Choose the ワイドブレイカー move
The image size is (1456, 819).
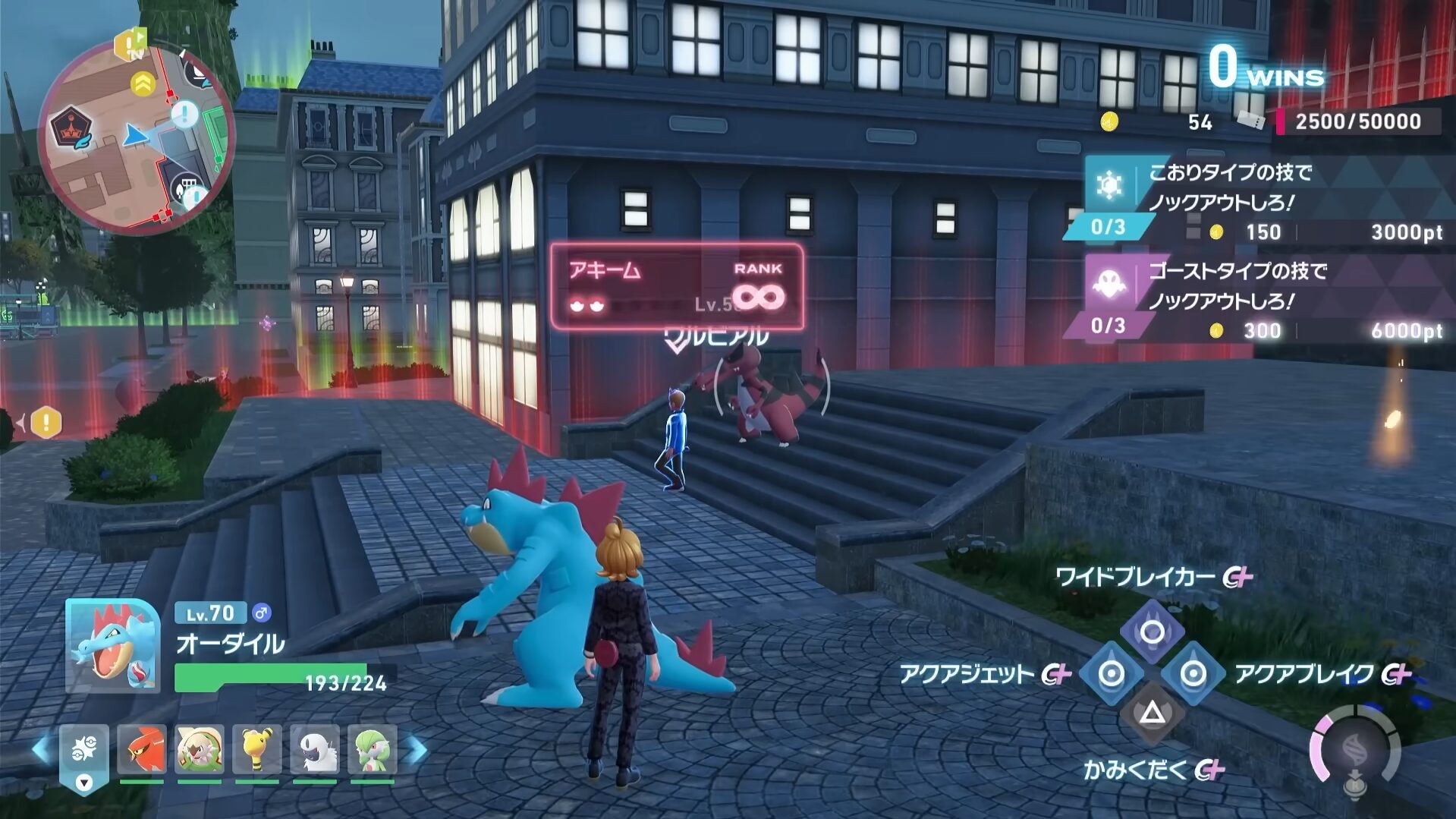pos(1152,632)
